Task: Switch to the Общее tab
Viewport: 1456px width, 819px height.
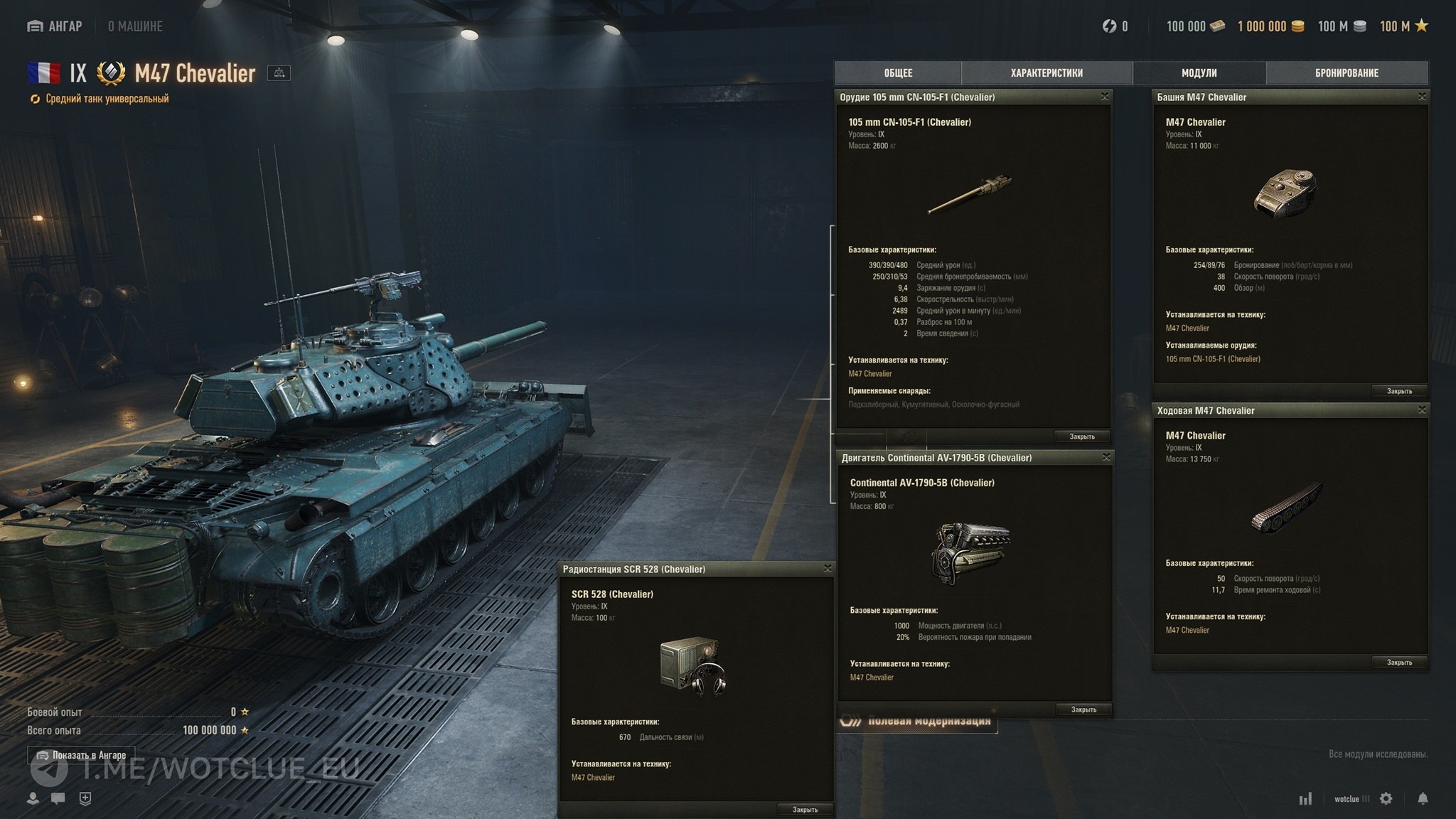Action: (x=898, y=73)
